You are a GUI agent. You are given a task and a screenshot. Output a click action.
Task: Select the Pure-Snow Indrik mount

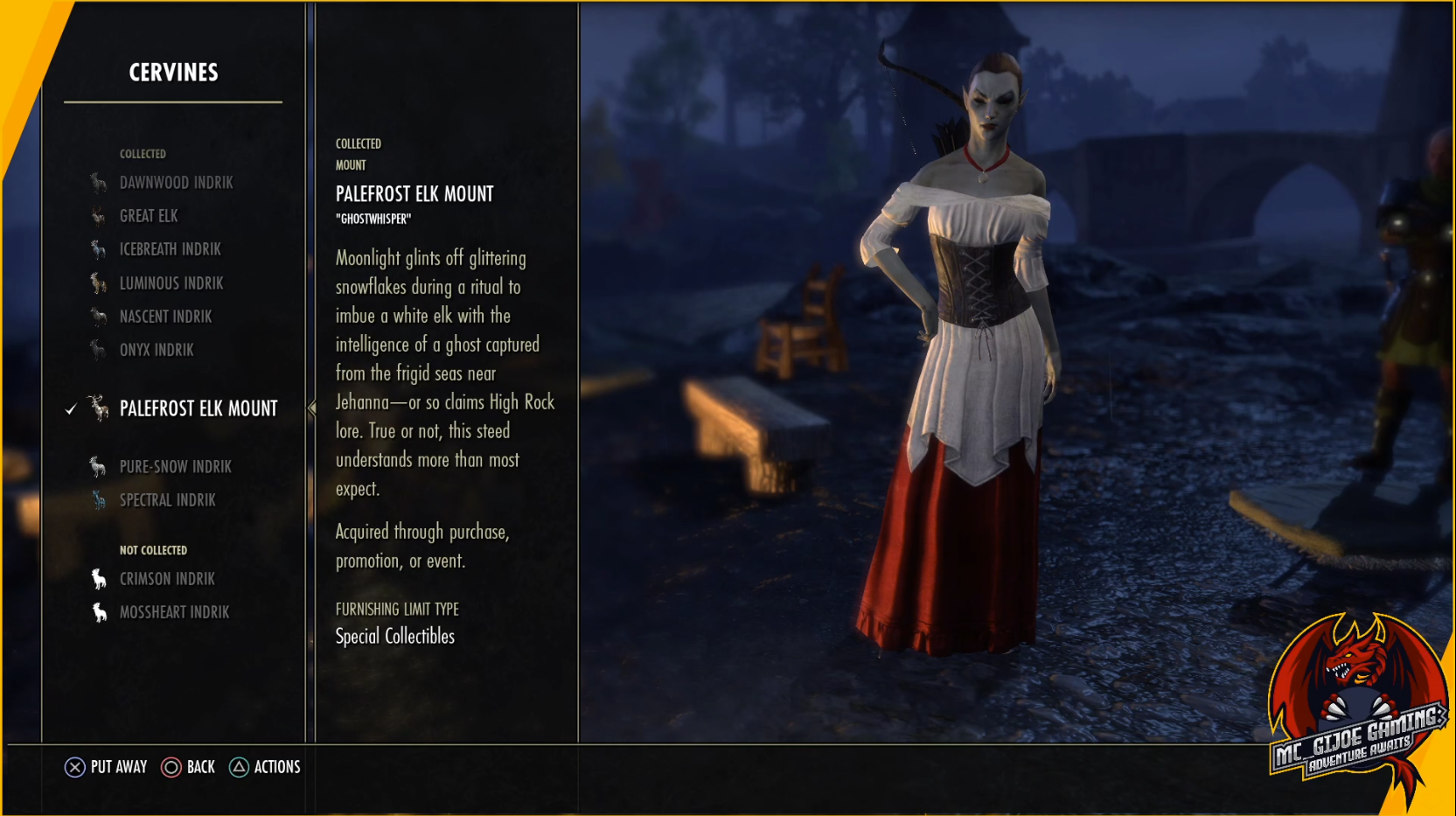[175, 467]
